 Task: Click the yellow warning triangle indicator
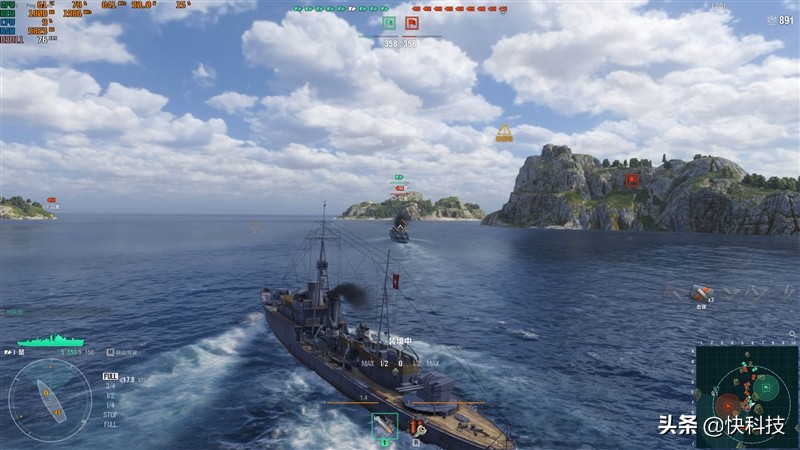pyautogui.click(x=504, y=133)
